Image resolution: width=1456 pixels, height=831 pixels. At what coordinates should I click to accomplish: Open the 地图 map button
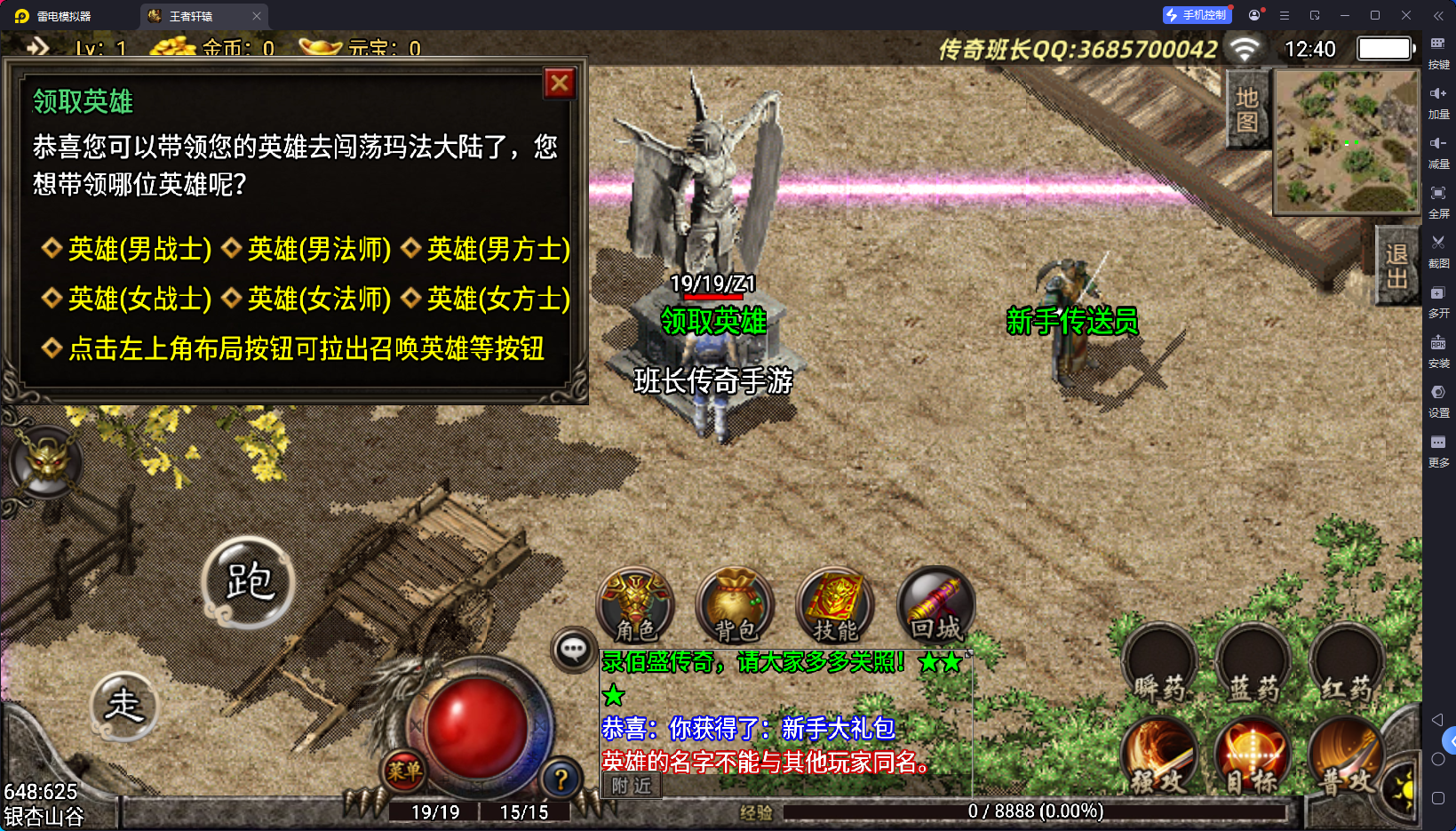[1247, 109]
